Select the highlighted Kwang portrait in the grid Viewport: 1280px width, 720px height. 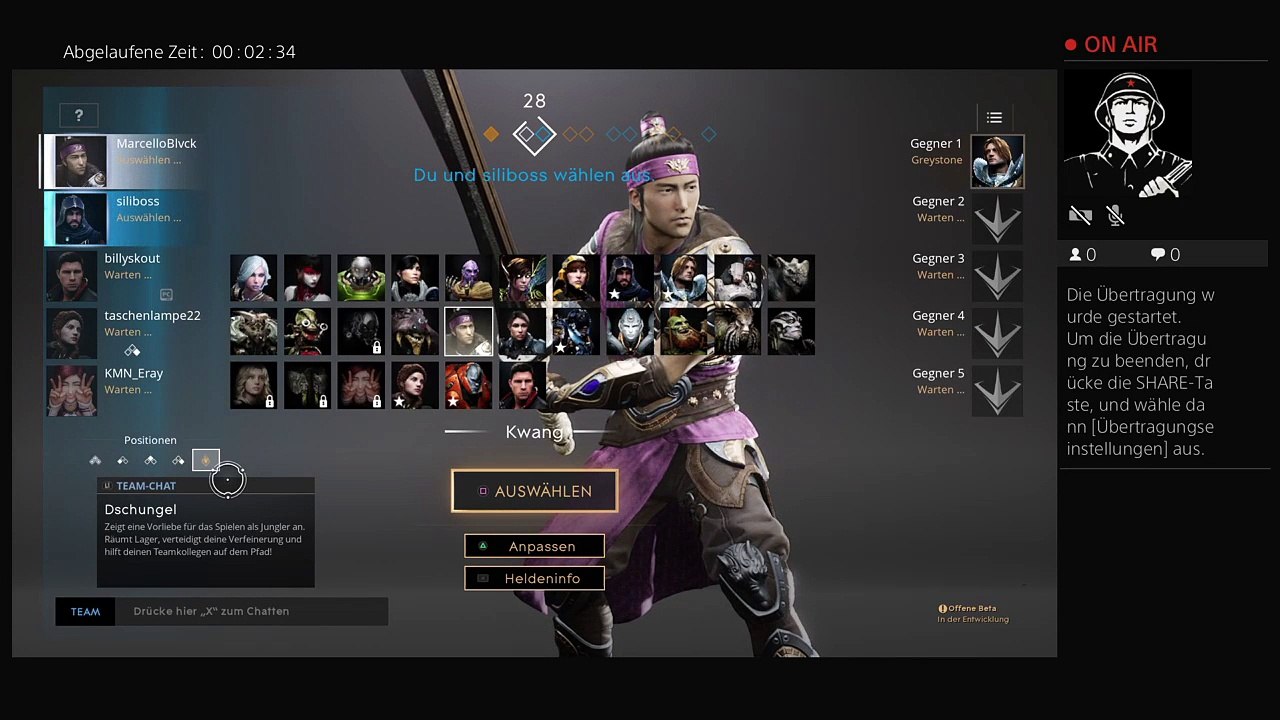(x=468, y=331)
